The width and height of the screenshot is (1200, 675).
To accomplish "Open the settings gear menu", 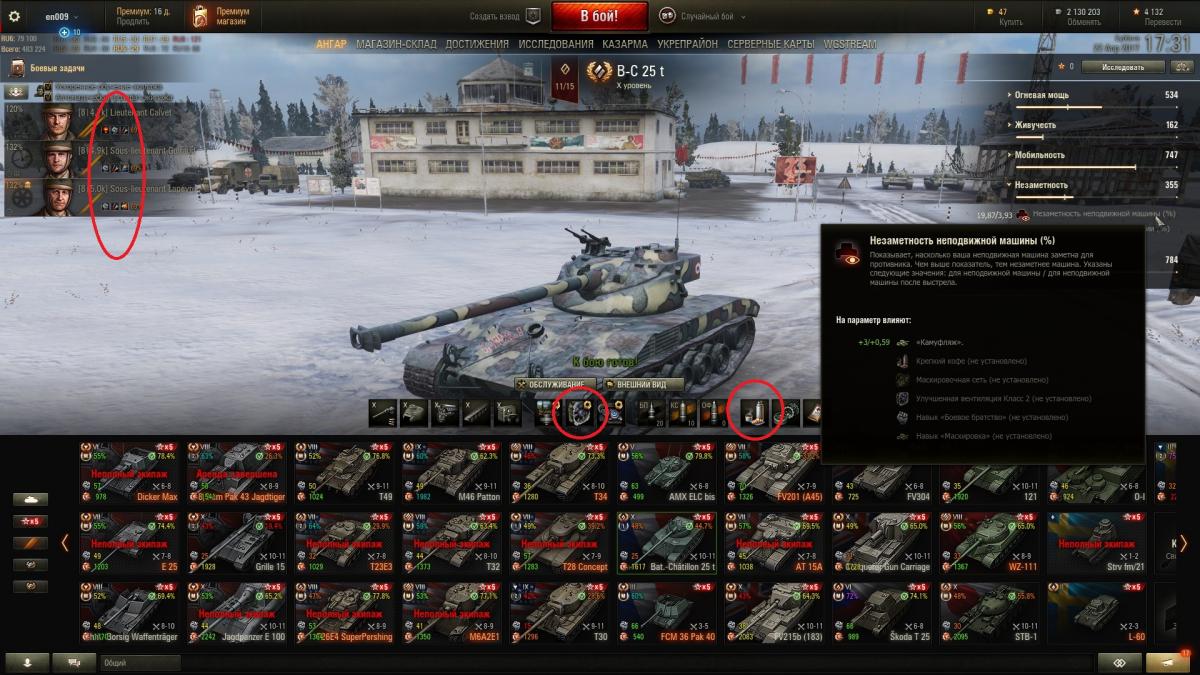I will [14, 16].
